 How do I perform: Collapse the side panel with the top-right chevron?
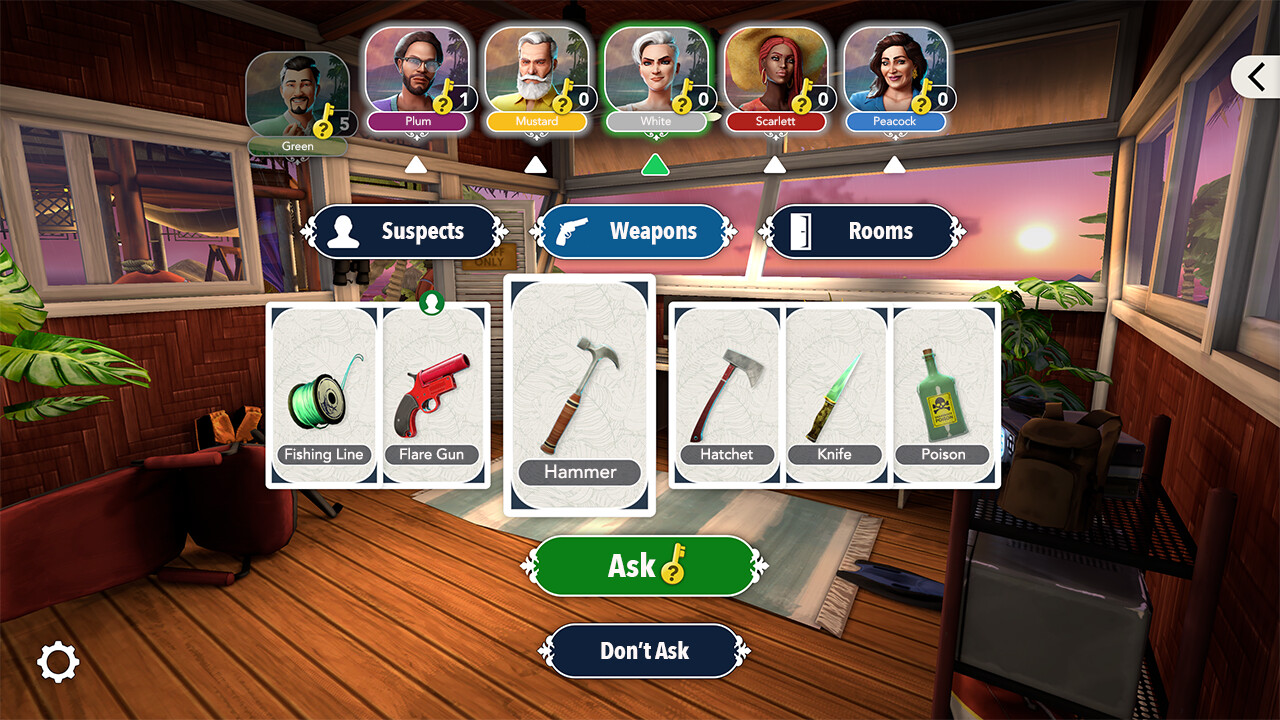click(1257, 76)
